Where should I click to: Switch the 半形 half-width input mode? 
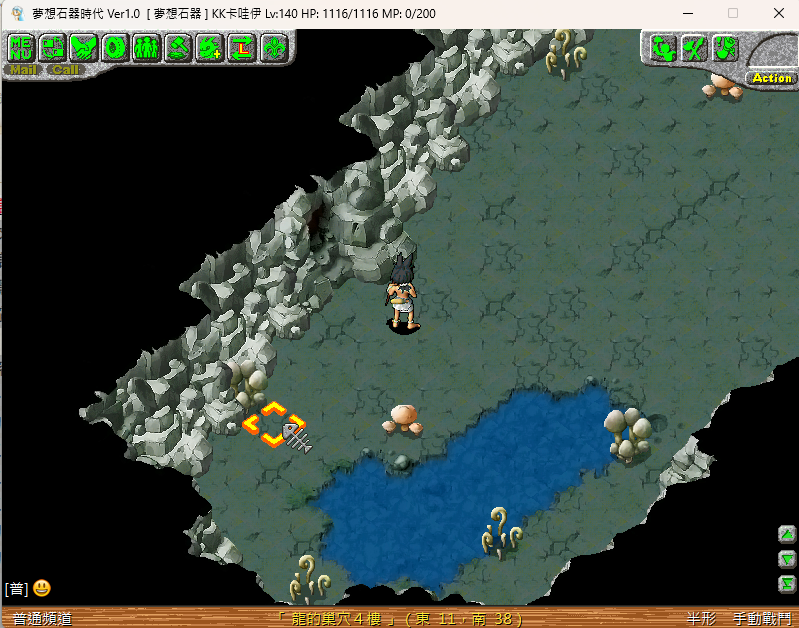[x=702, y=619]
